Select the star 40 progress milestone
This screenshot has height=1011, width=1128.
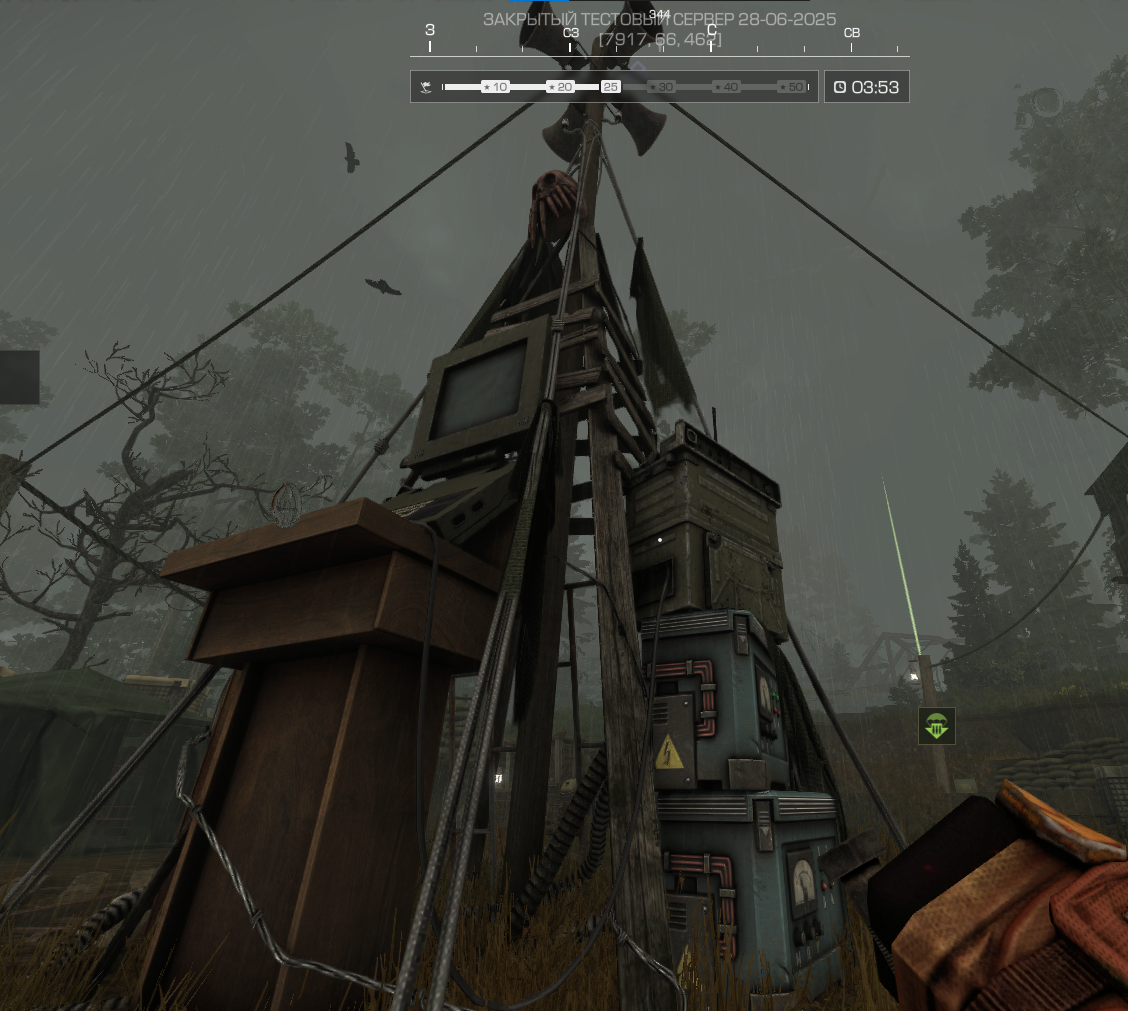726,87
